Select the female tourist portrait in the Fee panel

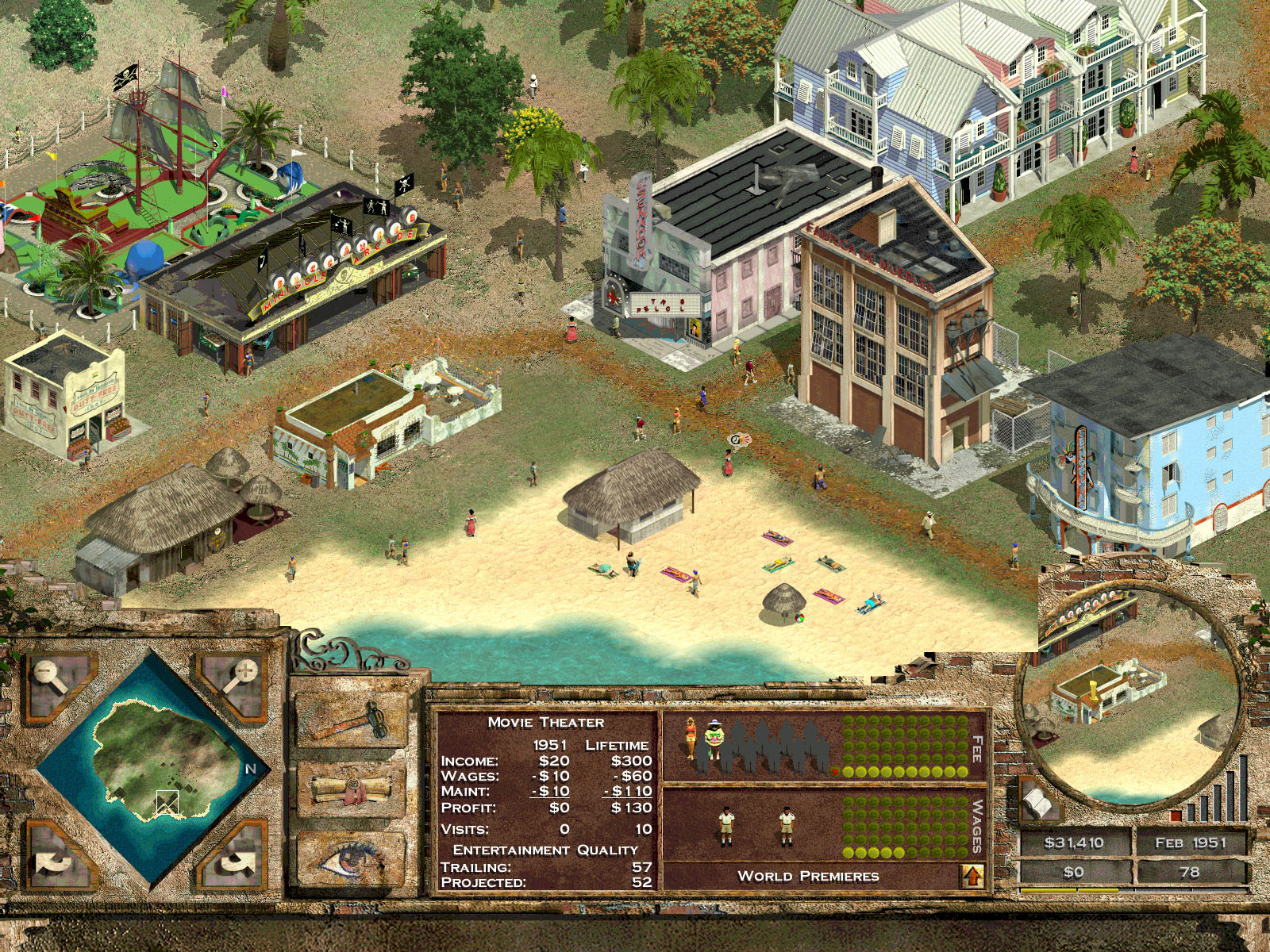[x=691, y=739]
